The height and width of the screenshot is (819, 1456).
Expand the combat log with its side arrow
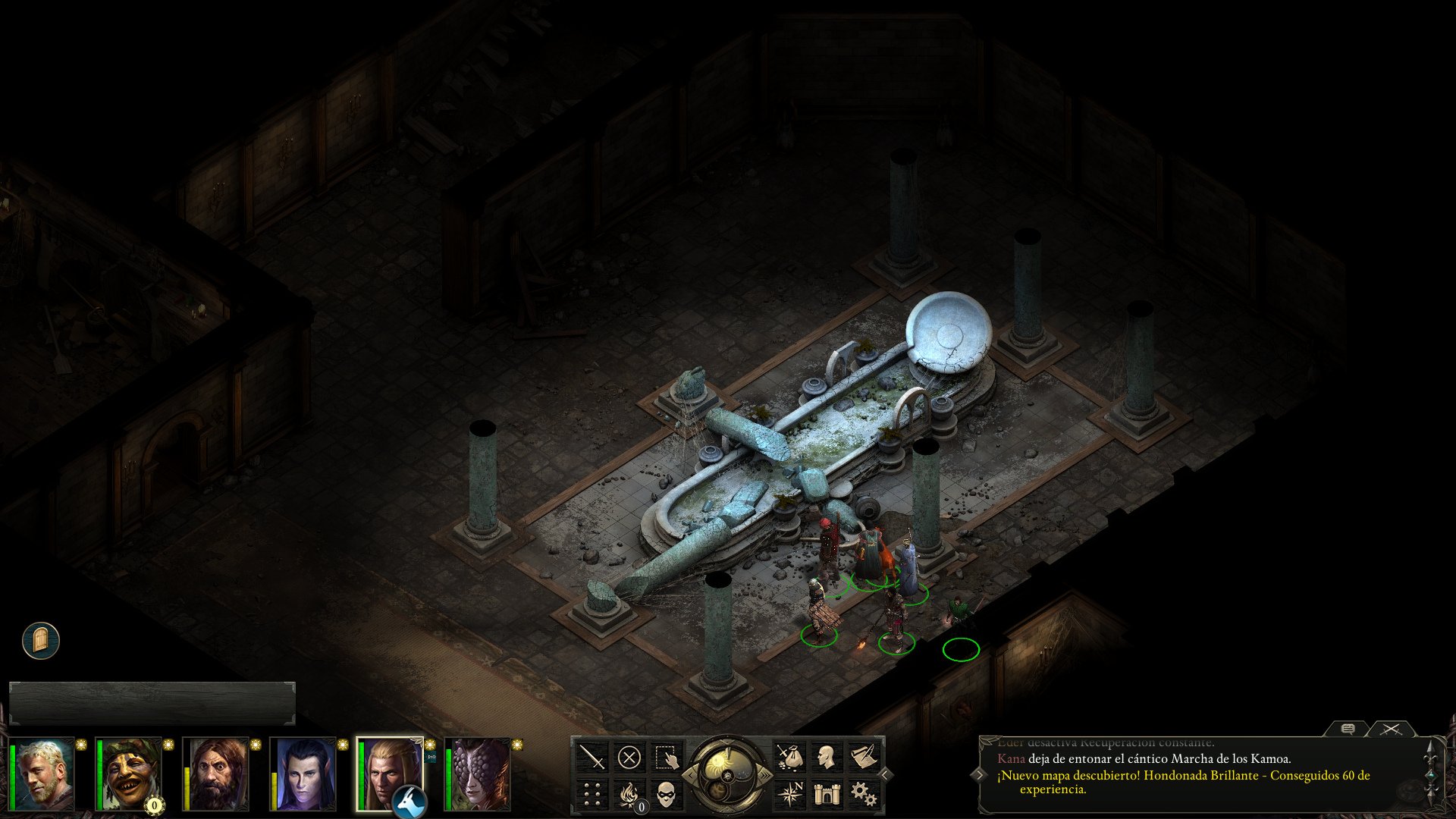pyautogui.click(x=980, y=775)
